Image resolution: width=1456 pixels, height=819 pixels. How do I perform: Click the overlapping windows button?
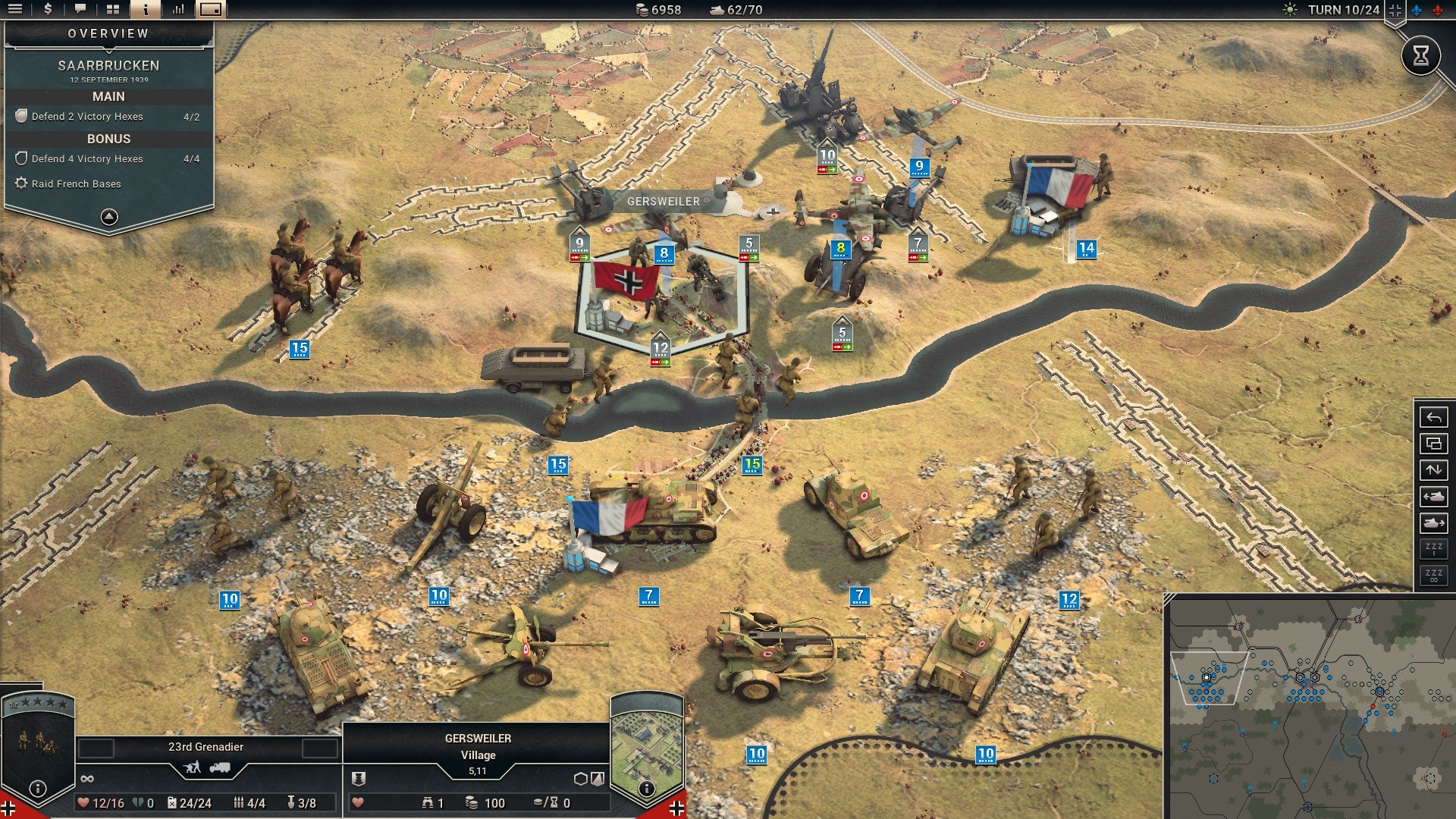pos(1433,444)
